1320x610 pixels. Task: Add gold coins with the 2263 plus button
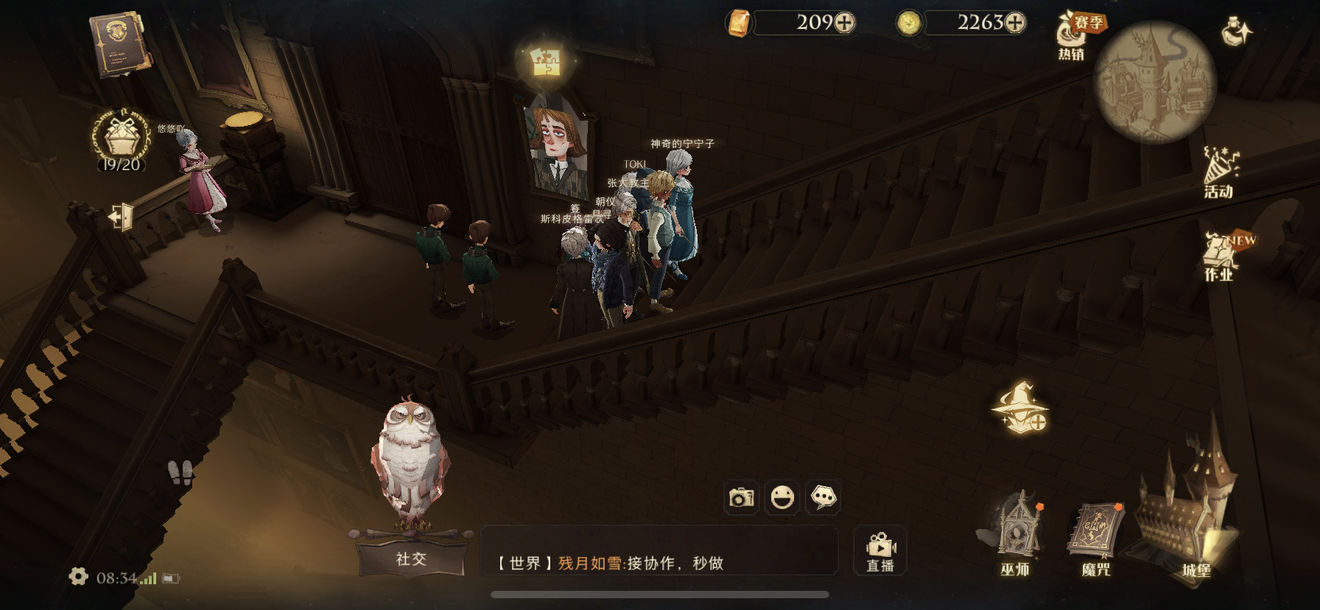pos(1015,22)
